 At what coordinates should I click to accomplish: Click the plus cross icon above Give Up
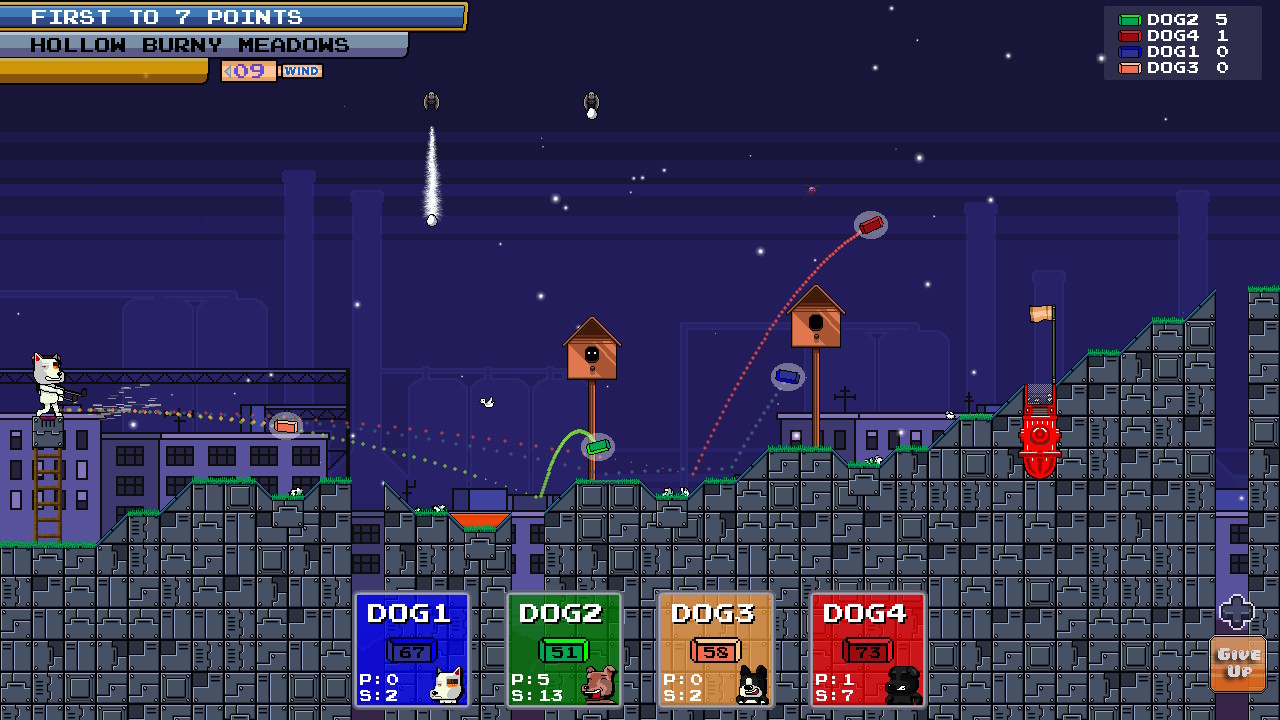[x=1237, y=611]
